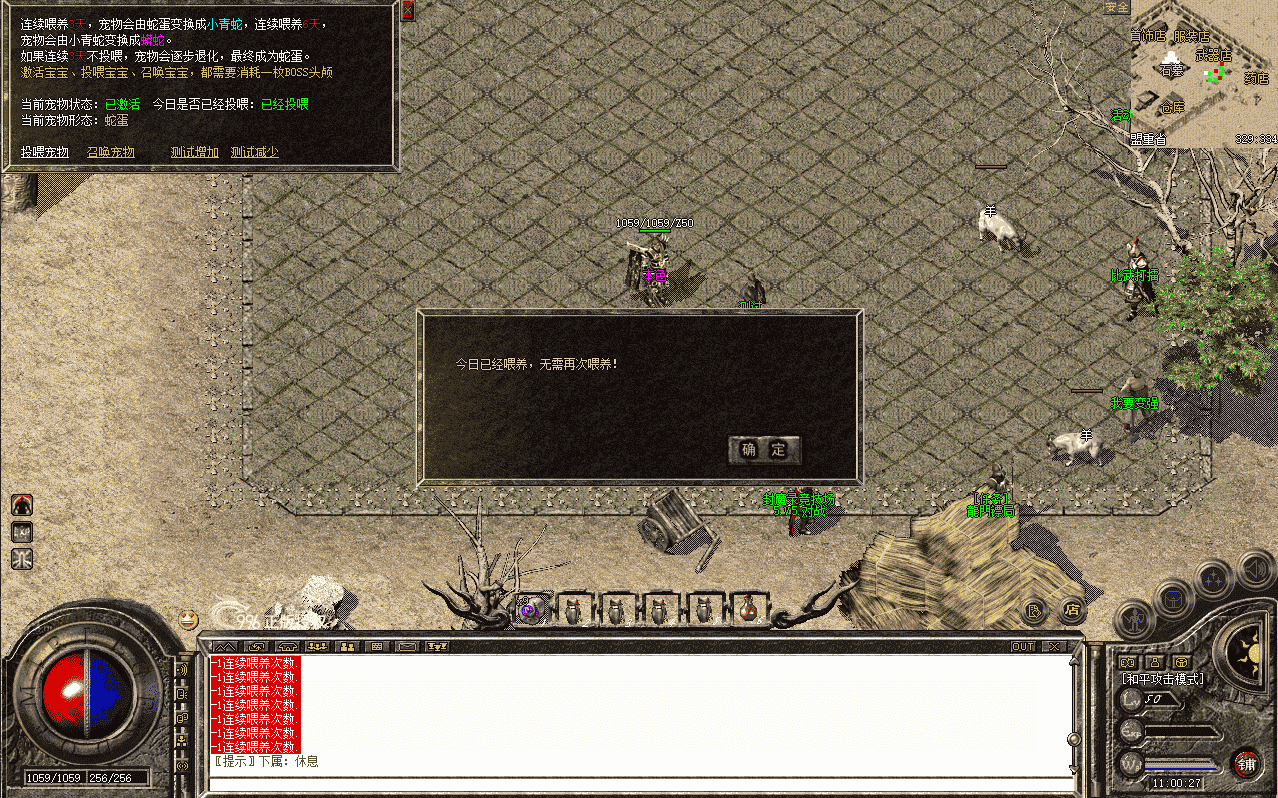Click the red character silhouette icon
Screen dimensions: 1278x798
[x=22, y=505]
